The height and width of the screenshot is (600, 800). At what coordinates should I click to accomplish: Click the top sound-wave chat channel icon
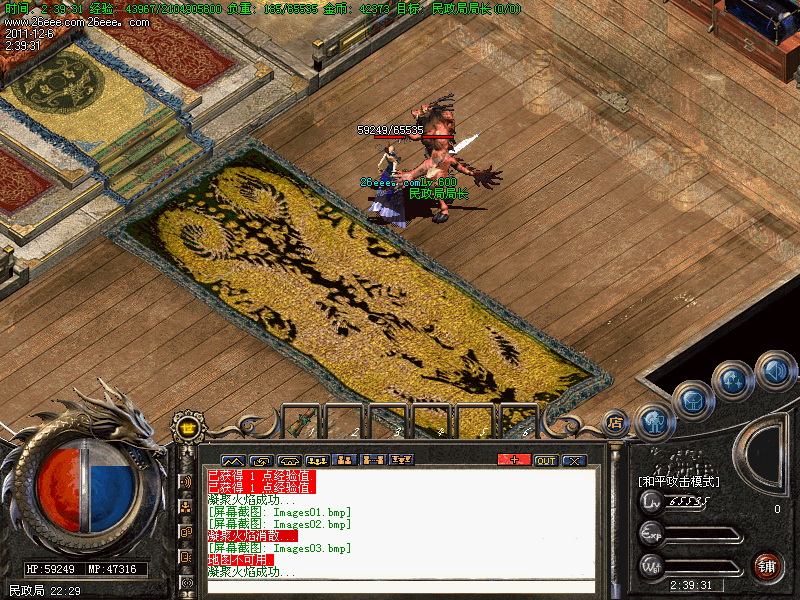tap(186, 481)
